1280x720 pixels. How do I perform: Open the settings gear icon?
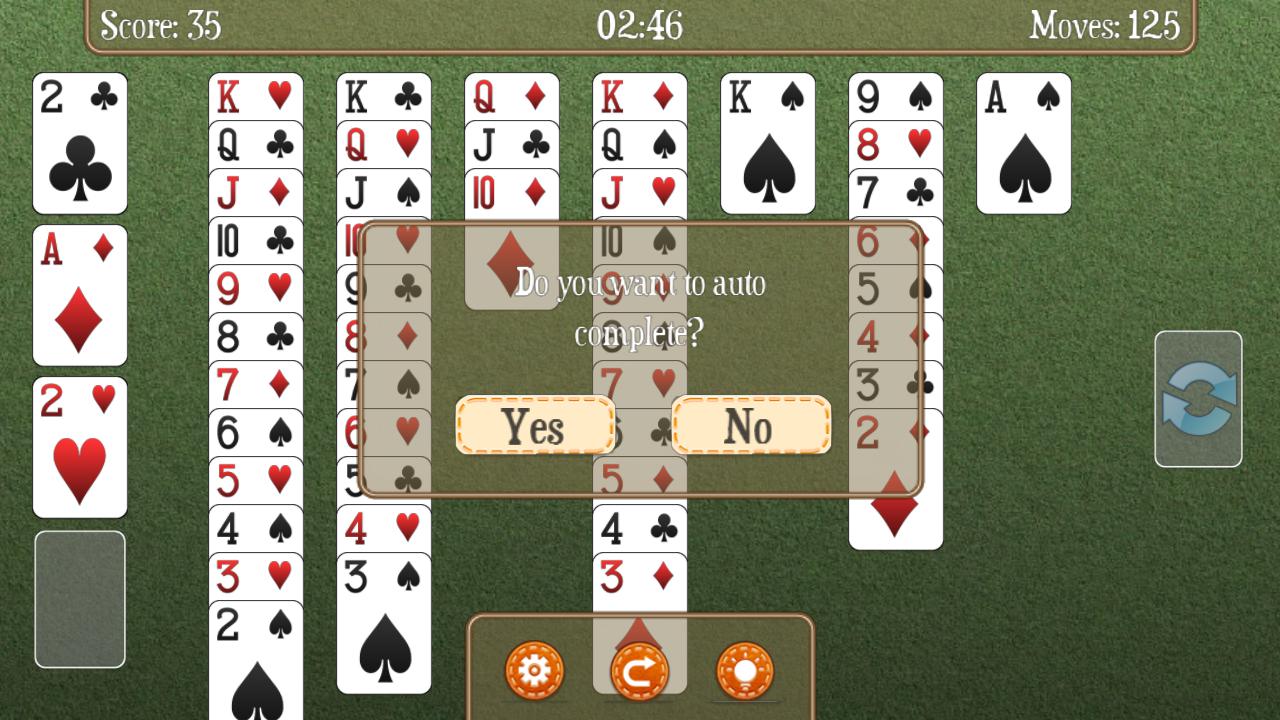[536, 671]
